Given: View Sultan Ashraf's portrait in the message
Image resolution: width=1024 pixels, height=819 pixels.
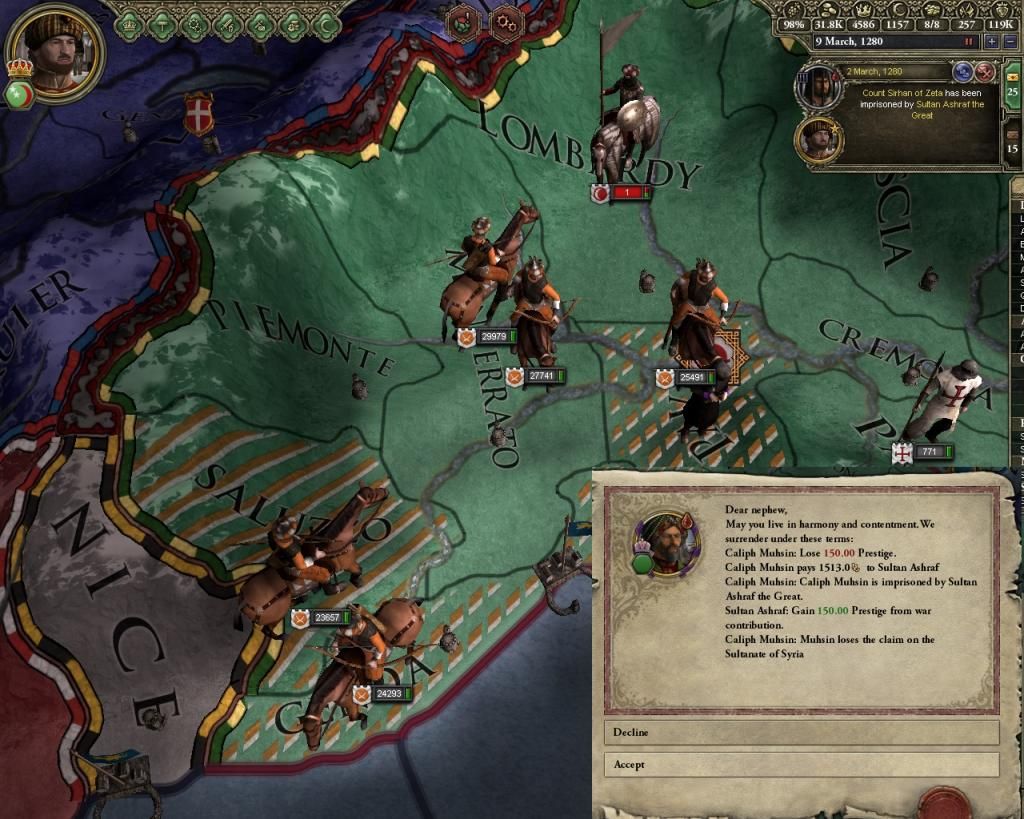Looking at the screenshot, I should point(818,140).
